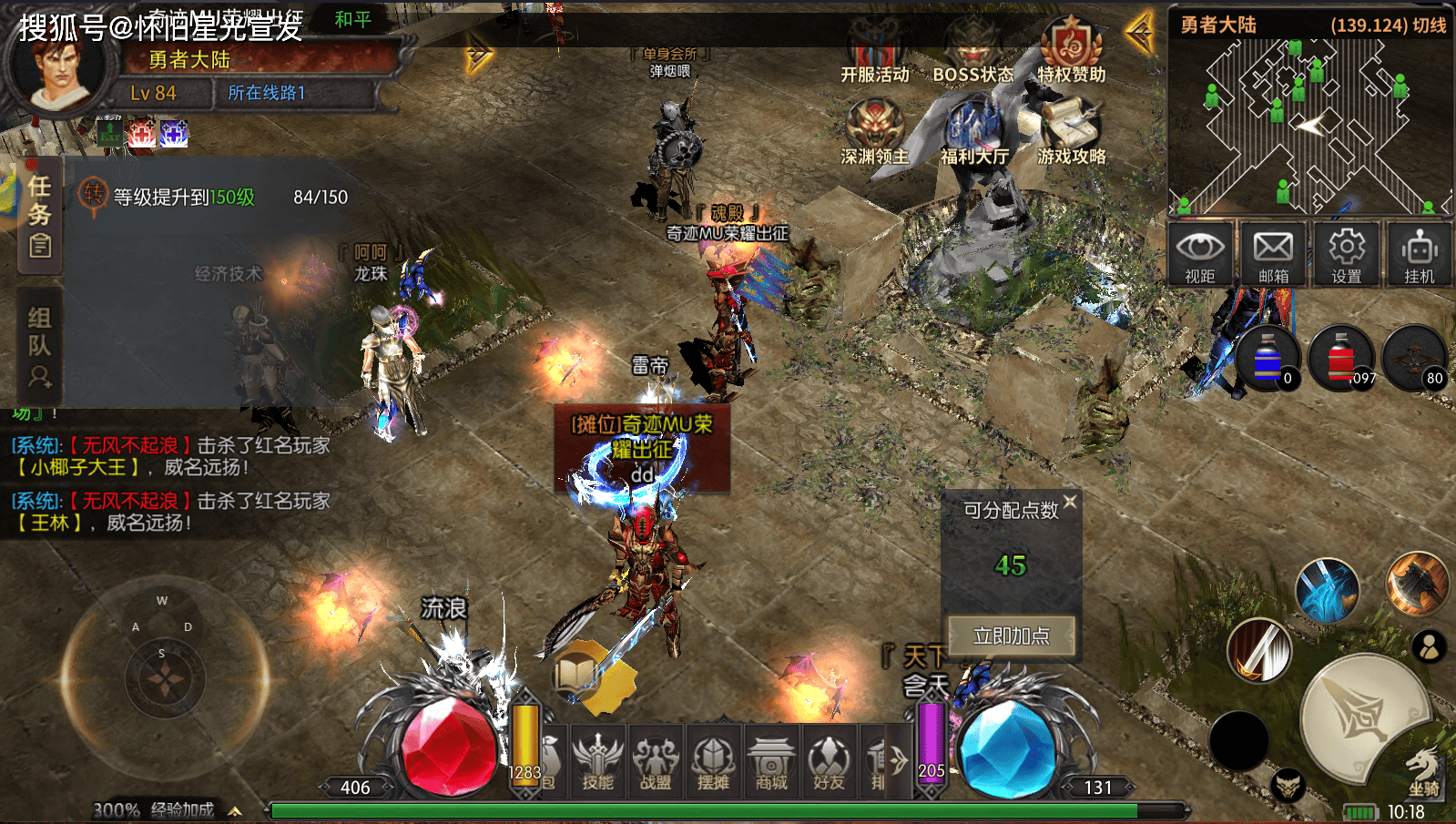Switch to the 任务 quest tab
The width and height of the screenshot is (1456, 824).
(39, 216)
